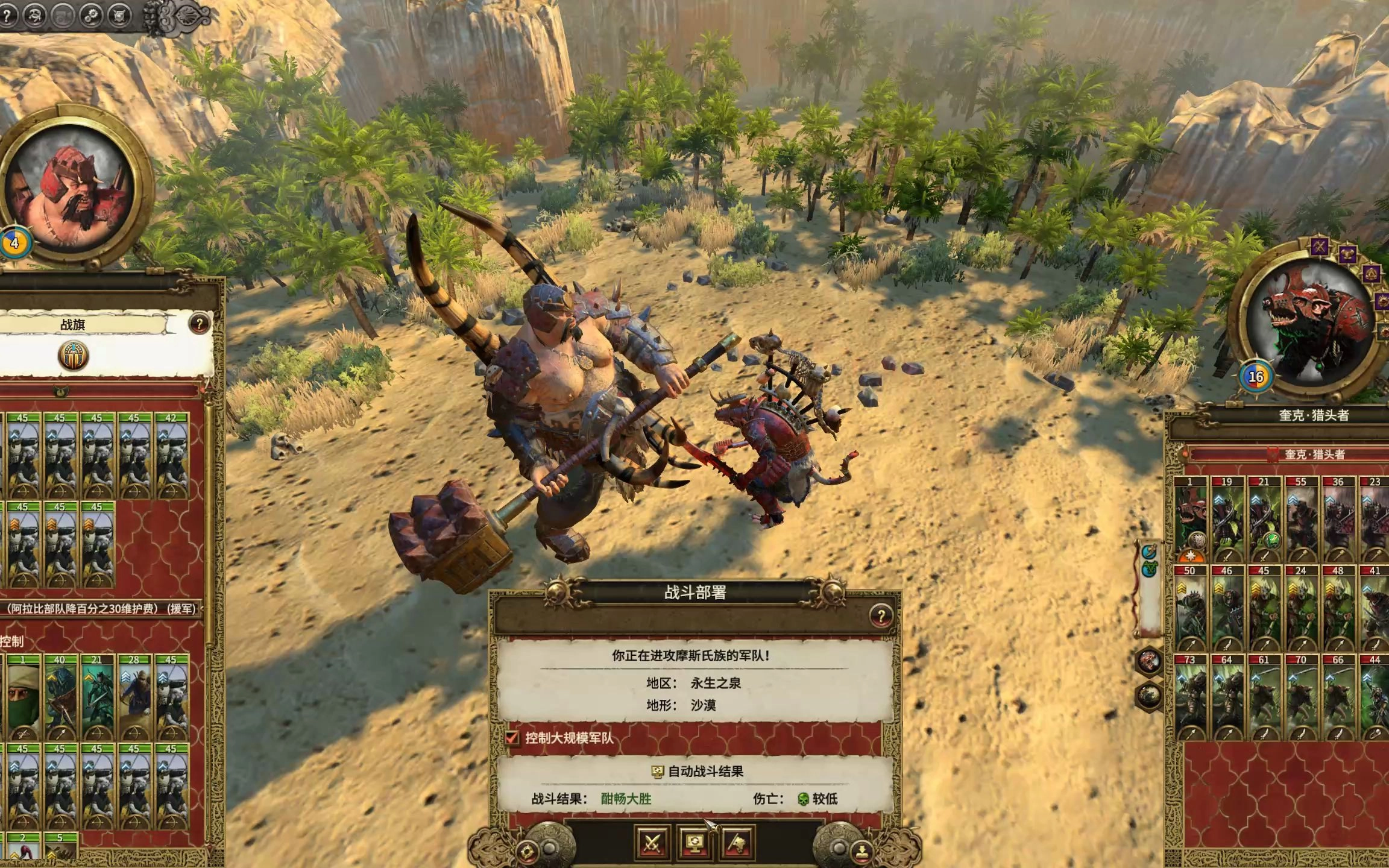
Task: Click the hexagon icon beside enemy unit list
Action: click(x=1148, y=662)
